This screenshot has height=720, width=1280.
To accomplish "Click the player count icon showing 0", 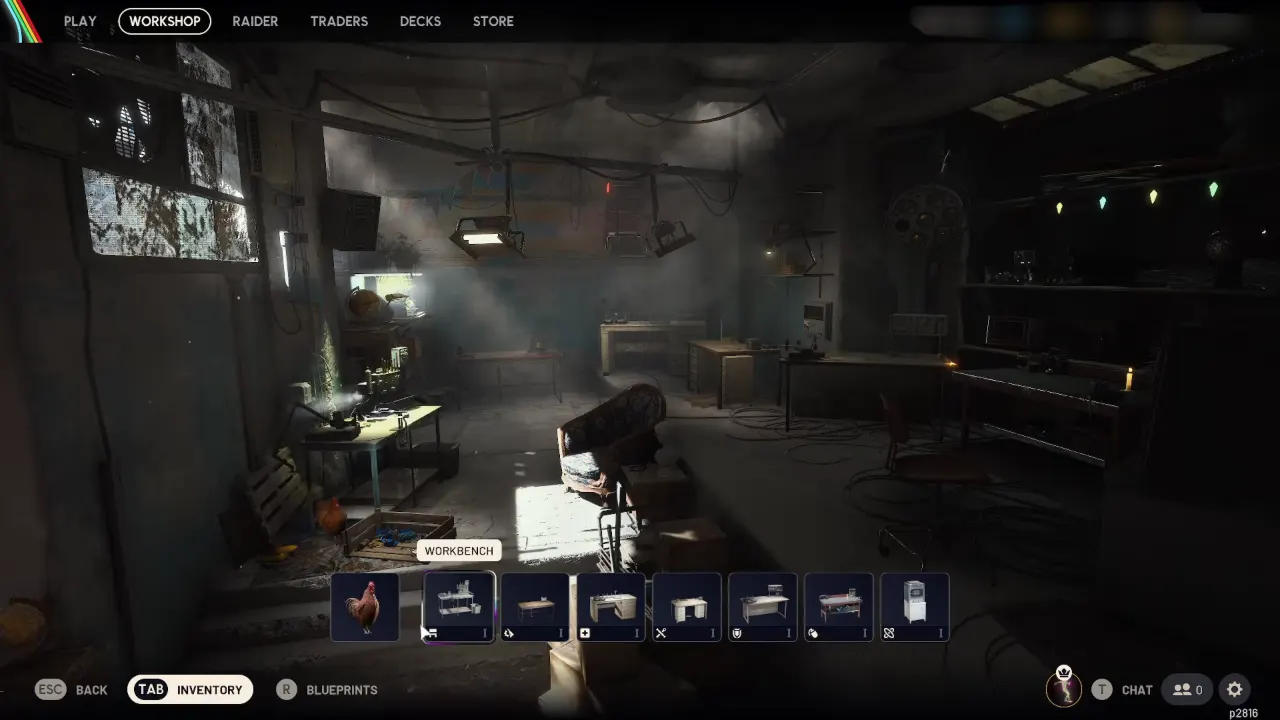I will 1187,689.
